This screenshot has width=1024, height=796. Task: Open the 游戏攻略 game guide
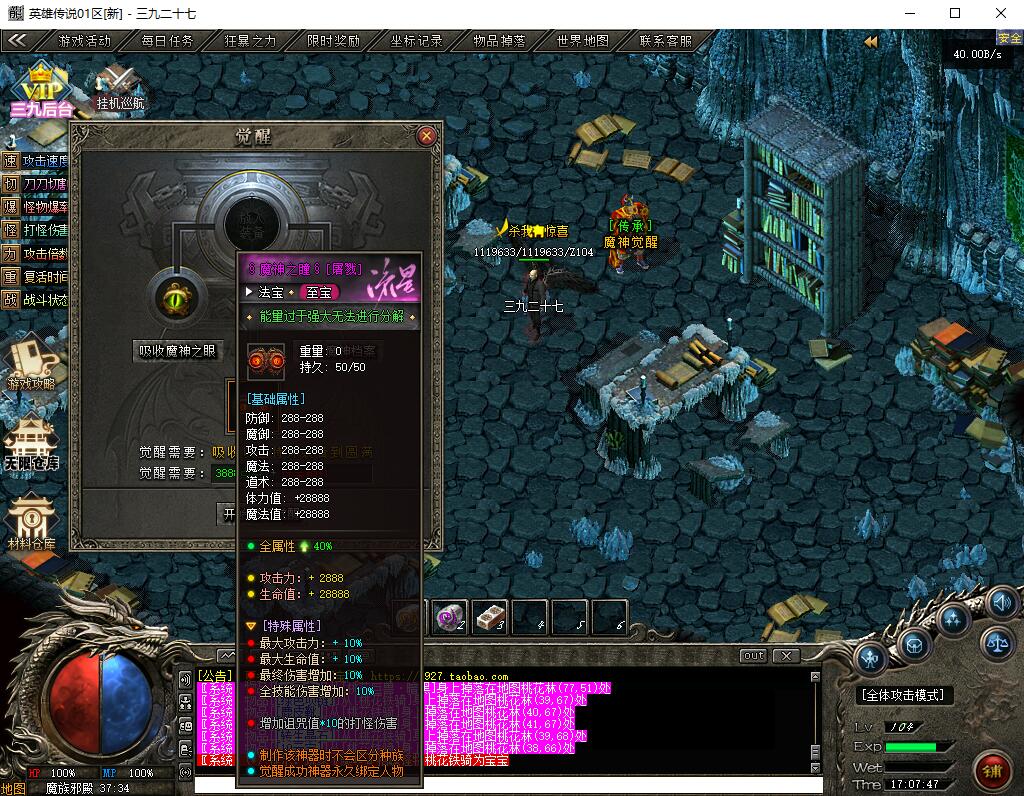pos(31,362)
